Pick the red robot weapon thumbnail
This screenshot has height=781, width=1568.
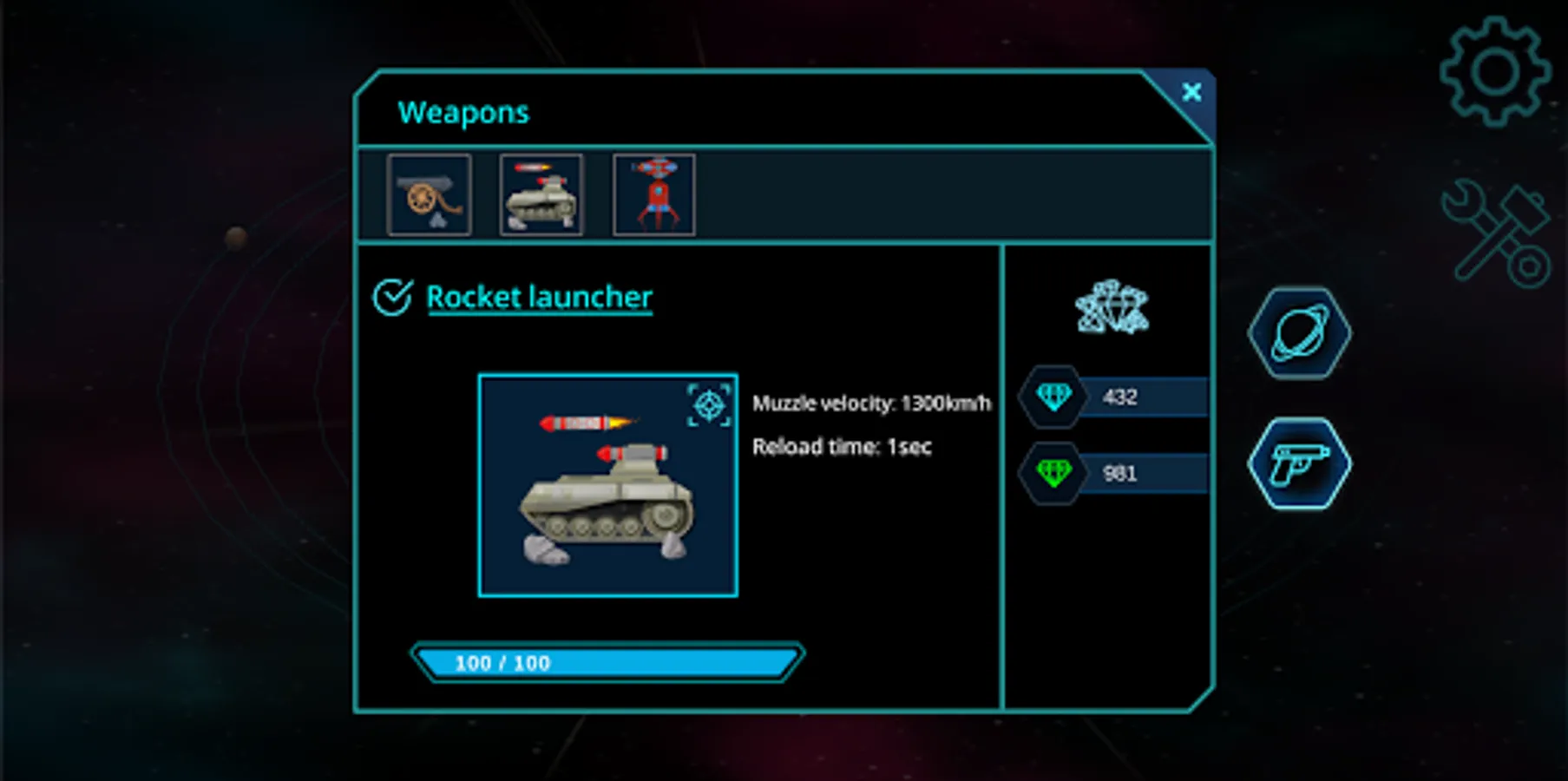click(x=654, y=194)
